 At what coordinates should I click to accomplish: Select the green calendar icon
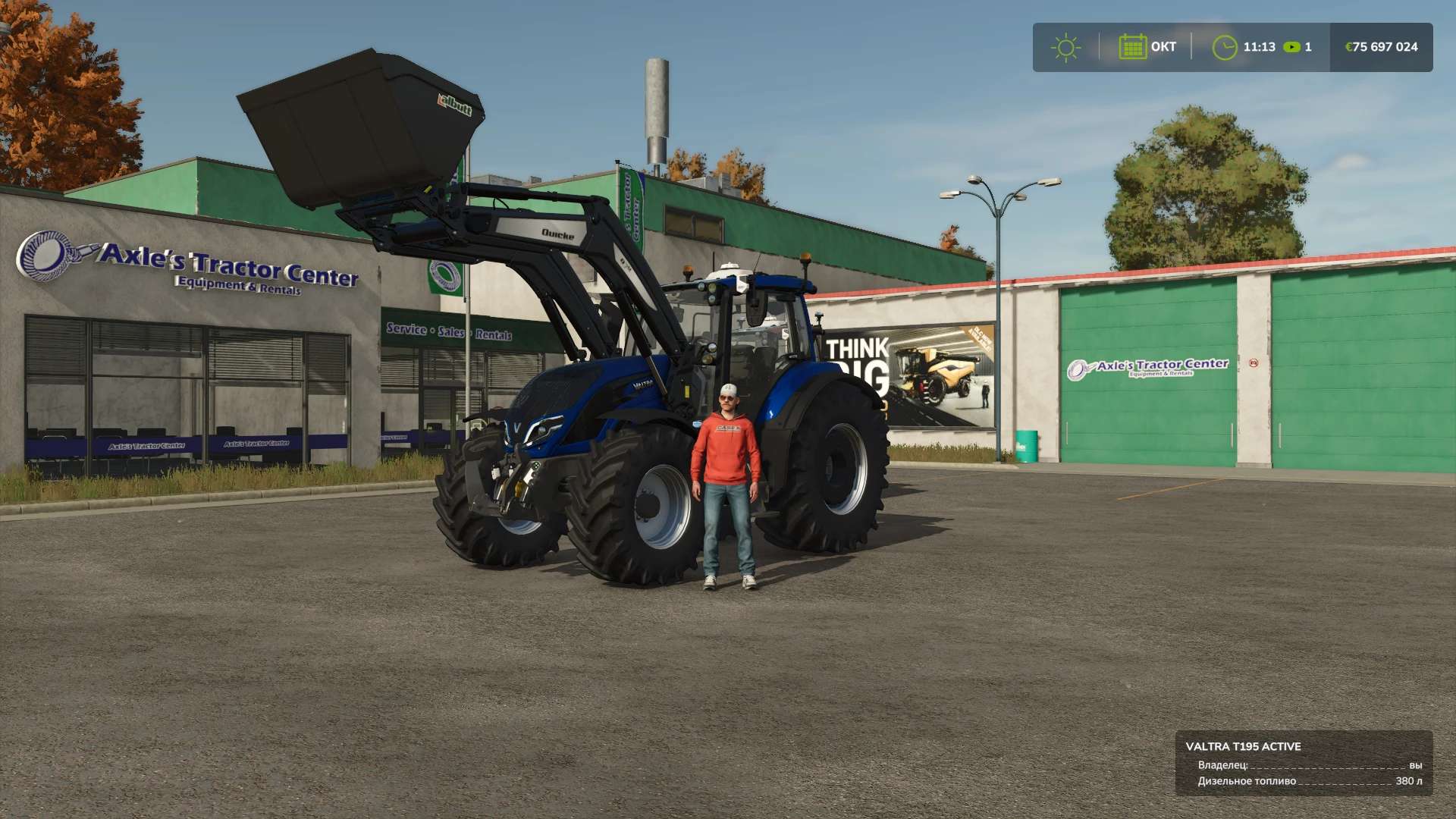(x=1132, y=47)
